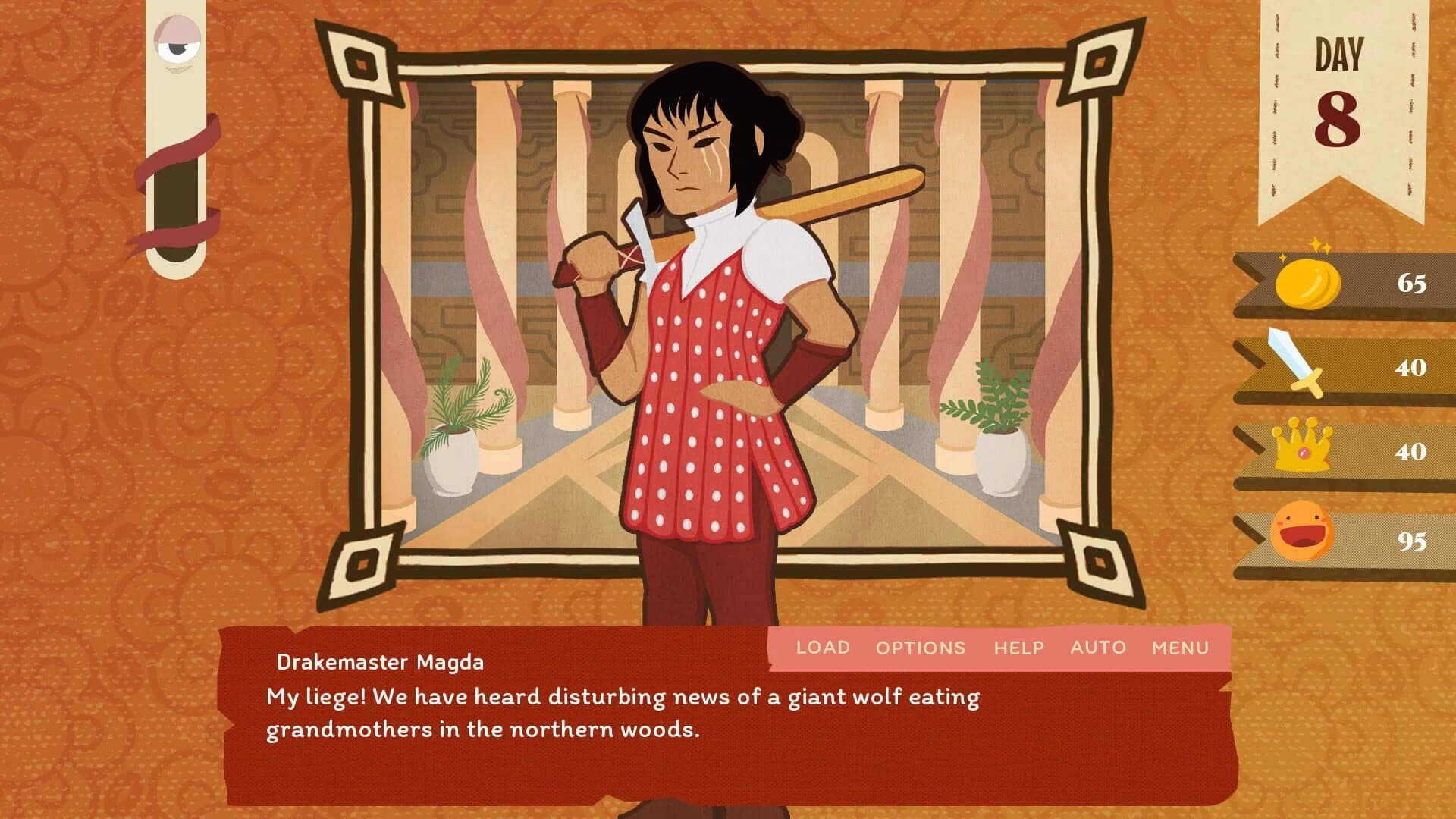Open the OPTIONS screen
Viewport: 1456px width, 819px height.
(921, 648)
